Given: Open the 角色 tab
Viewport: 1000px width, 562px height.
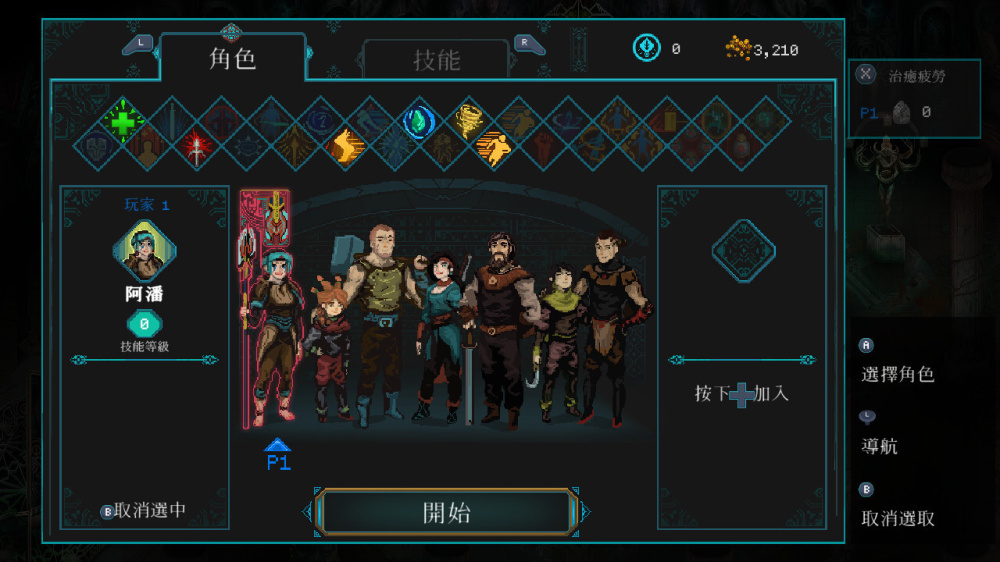Looking at the screenshot, I should pyautogui.click(x=232, y=58).
